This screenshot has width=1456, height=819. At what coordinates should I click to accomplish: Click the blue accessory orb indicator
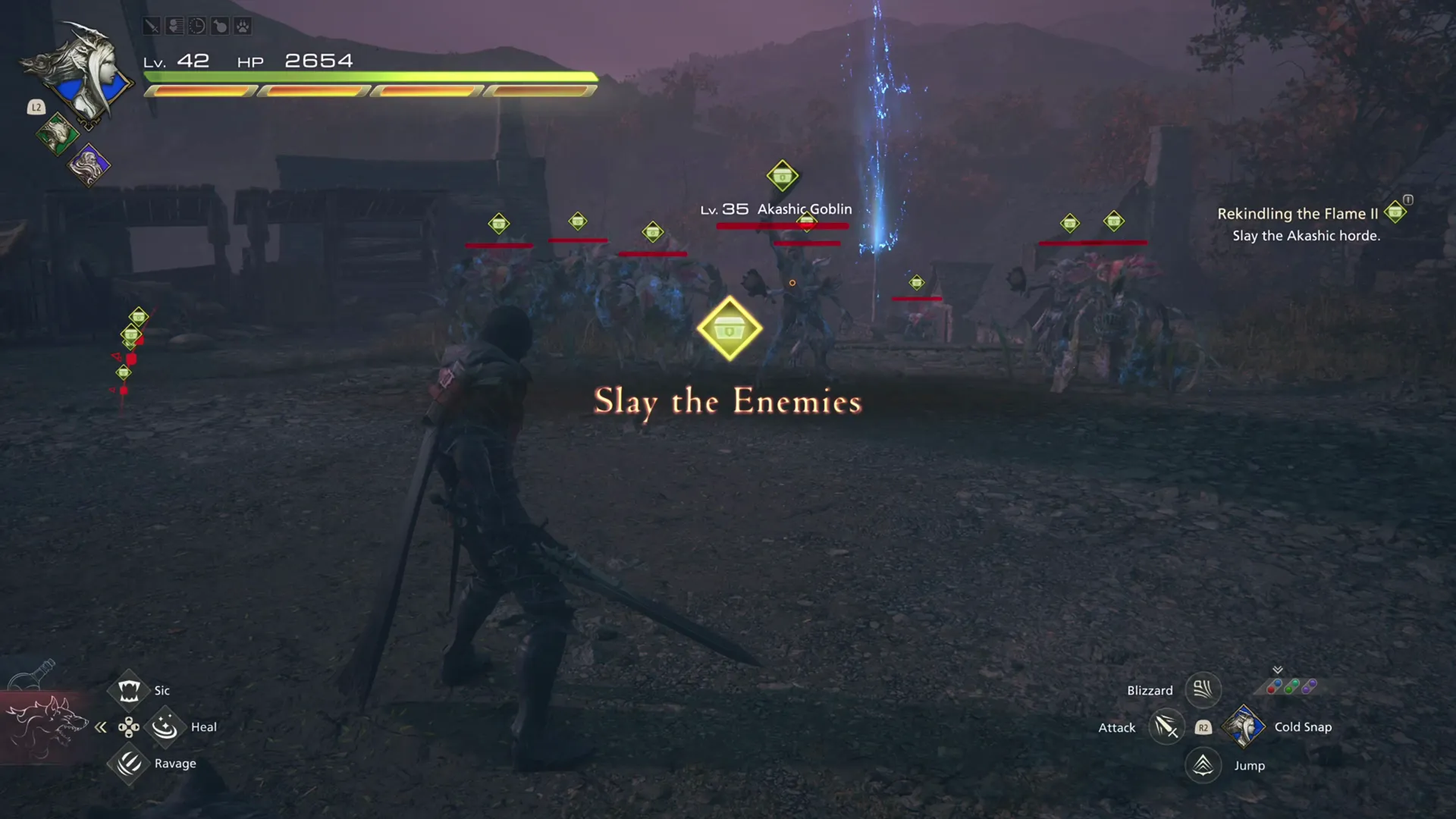coord(1278,683)
